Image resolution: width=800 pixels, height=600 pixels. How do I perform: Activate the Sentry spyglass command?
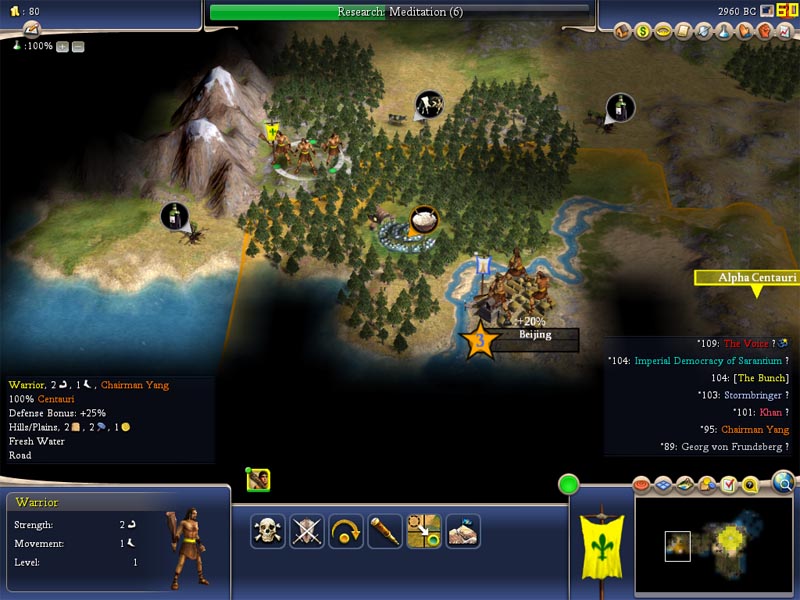385,531
